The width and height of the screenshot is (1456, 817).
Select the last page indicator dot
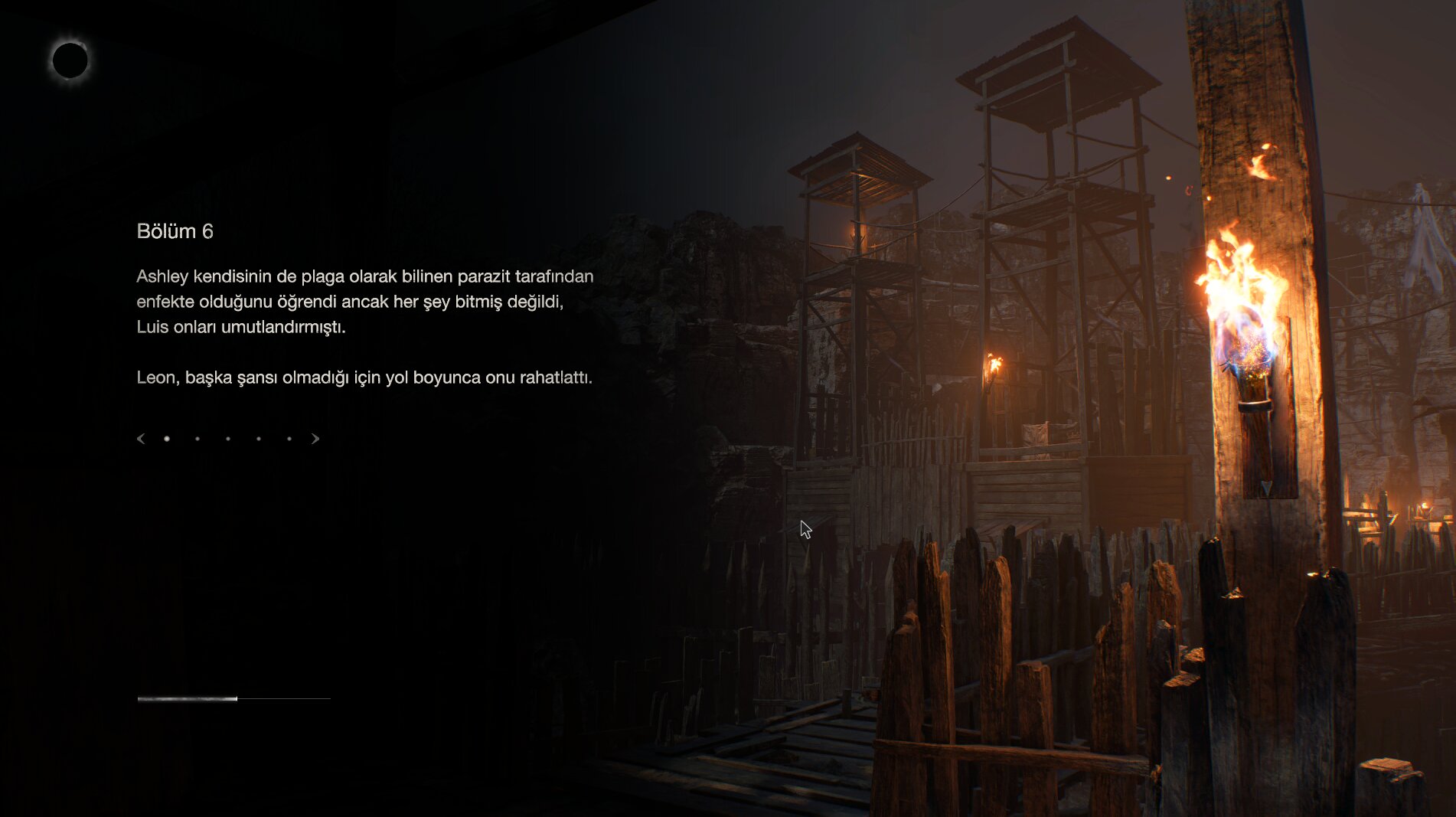click(x=289, y=438)
